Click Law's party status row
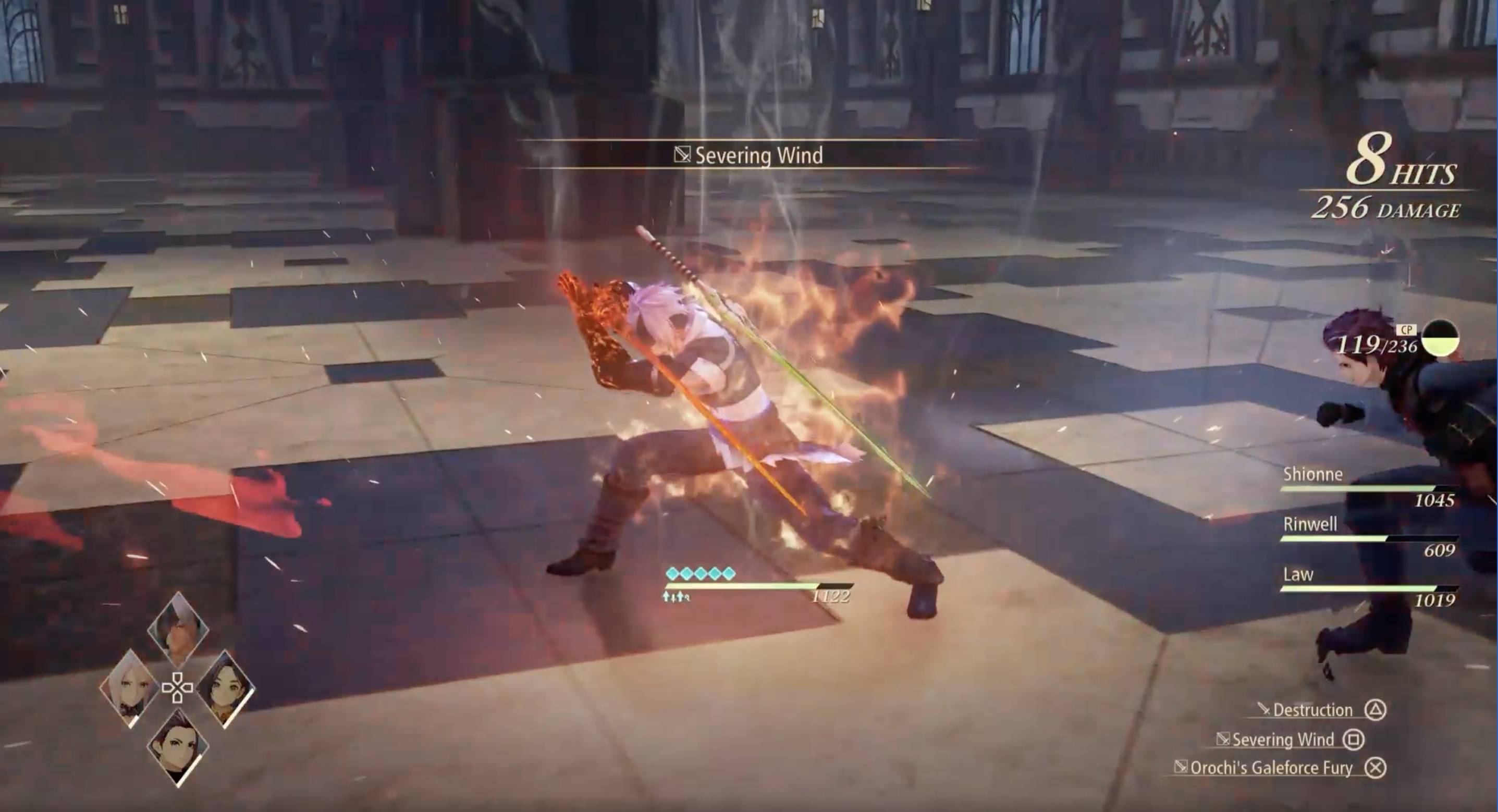Image resolution: width=1498 pixels, height=812 pixels. click(x=1369, y=587)
